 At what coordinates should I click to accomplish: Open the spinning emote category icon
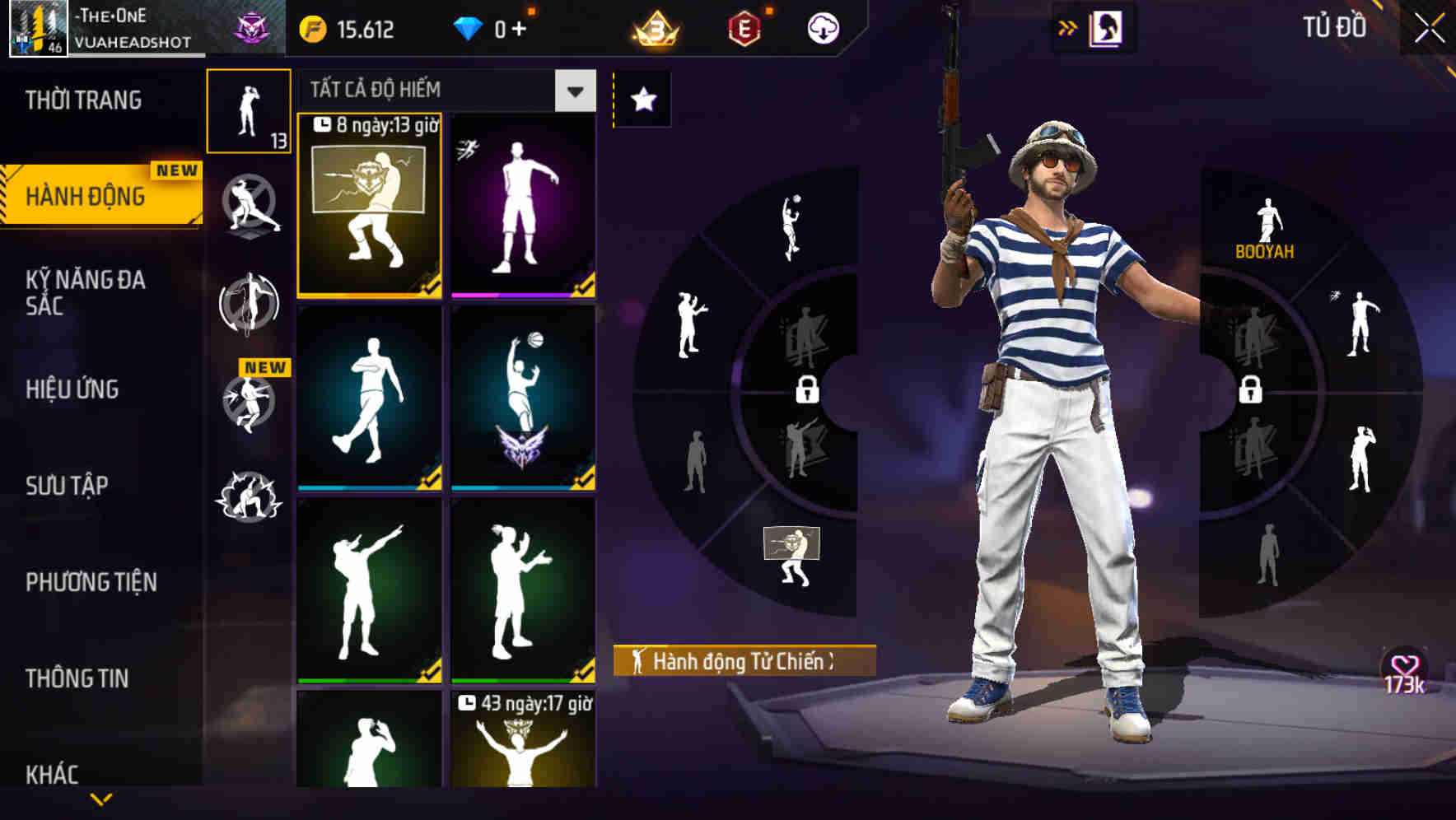[248, 305]
